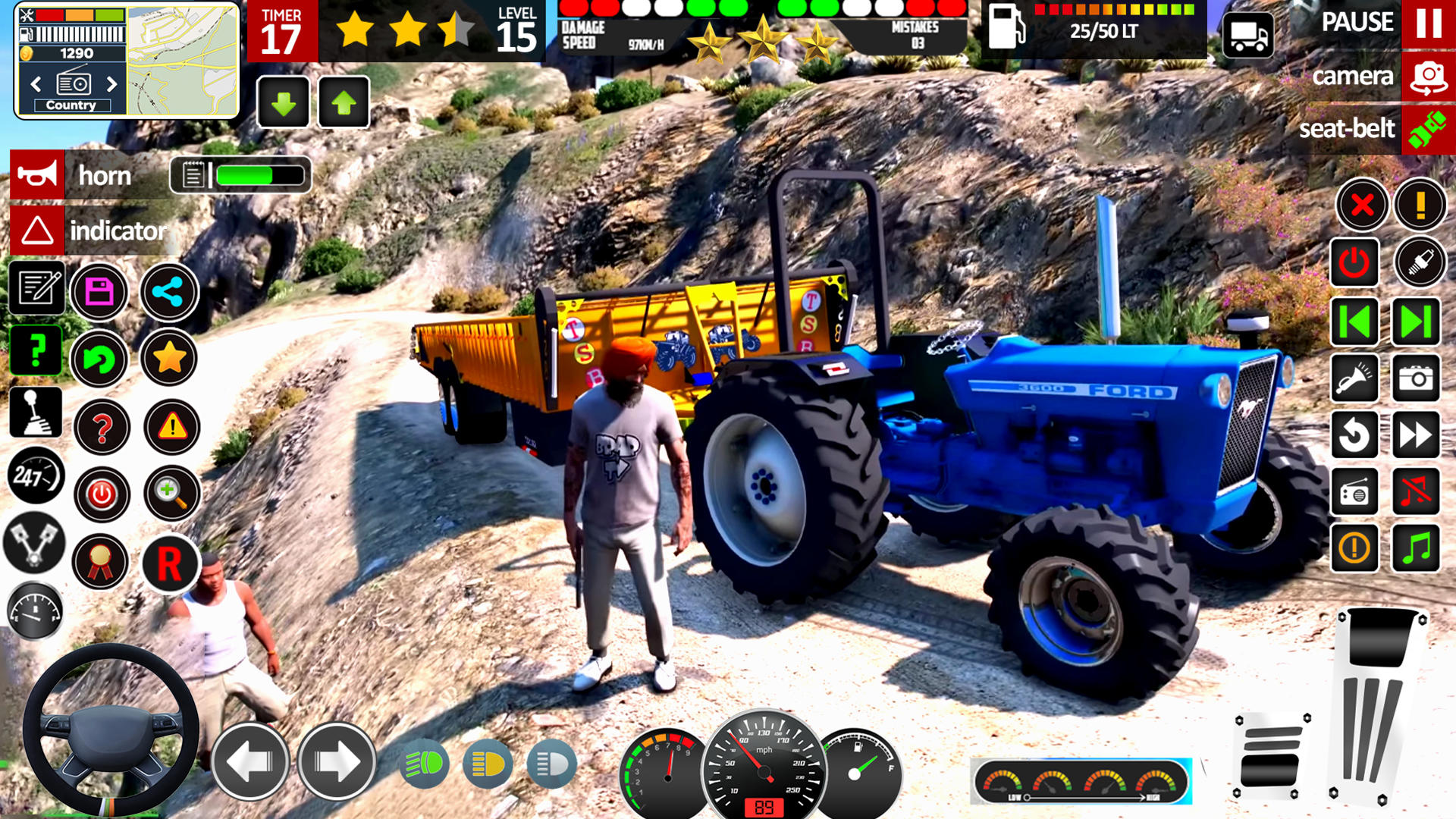Open the radio player
Viewport: 1456px width, 819px height.
pyautogui.click(x=1355, y=493)
